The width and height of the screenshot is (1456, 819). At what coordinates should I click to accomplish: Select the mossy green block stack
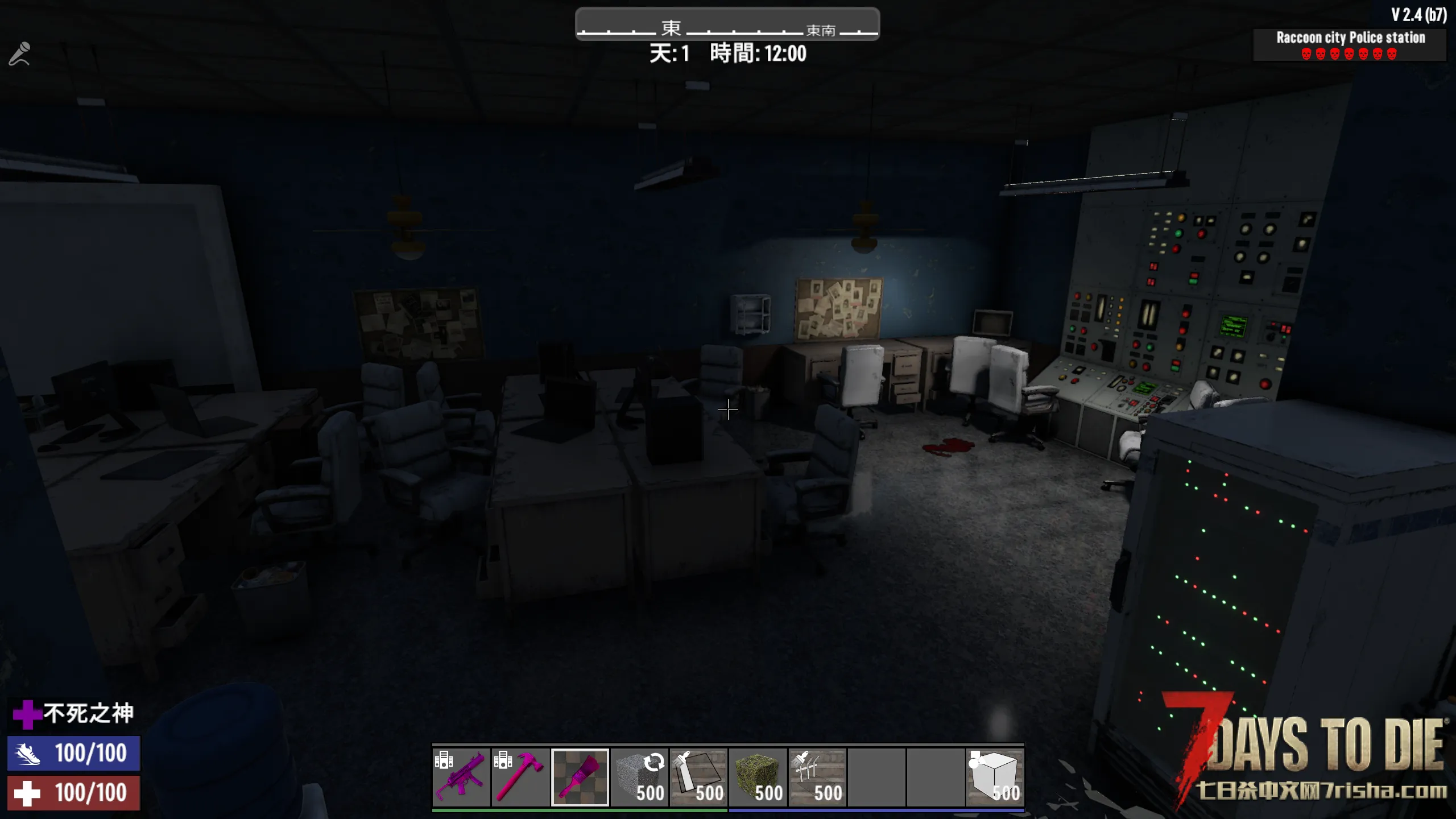pyautogui.click(x=758, y=777)
